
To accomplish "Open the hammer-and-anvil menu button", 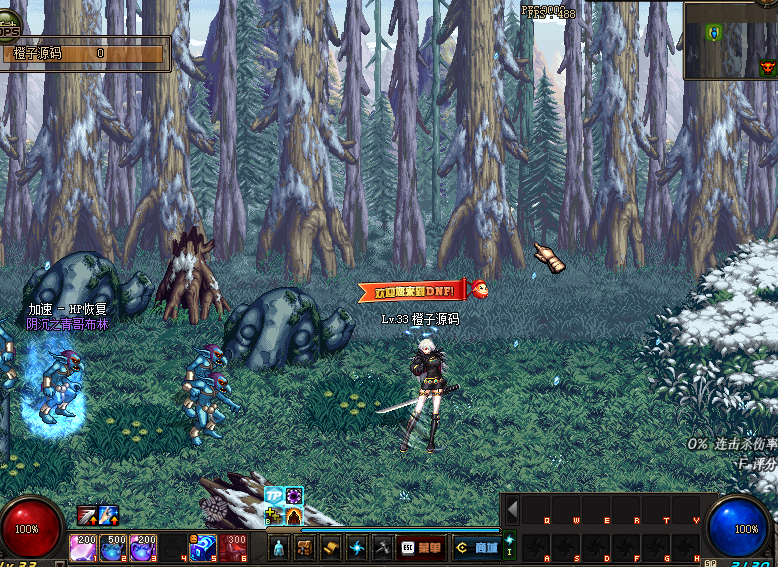I will [x=383, y=548].
